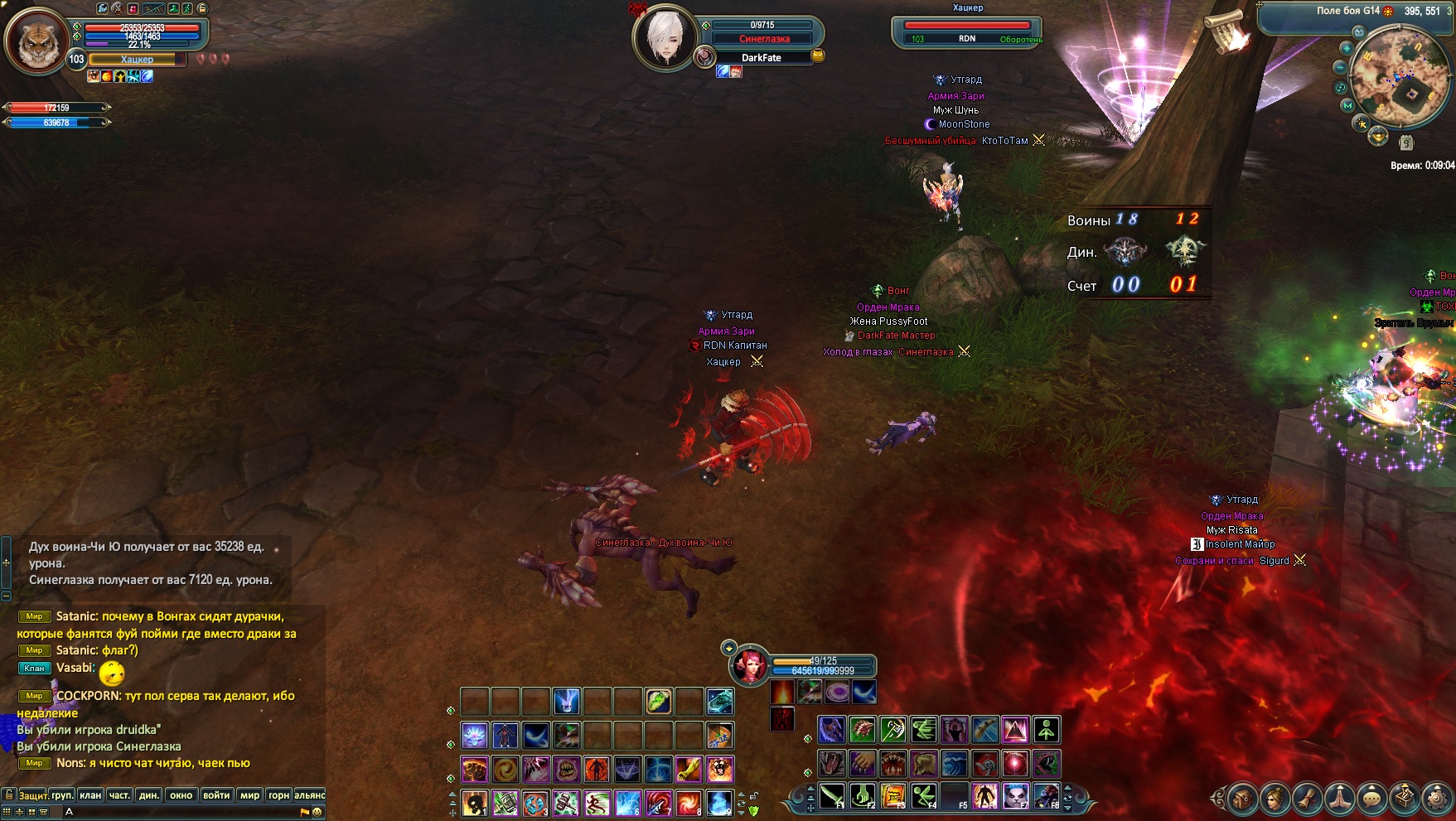
Task: Use the hammer skill in slot 4
Action: coord(566,803)
